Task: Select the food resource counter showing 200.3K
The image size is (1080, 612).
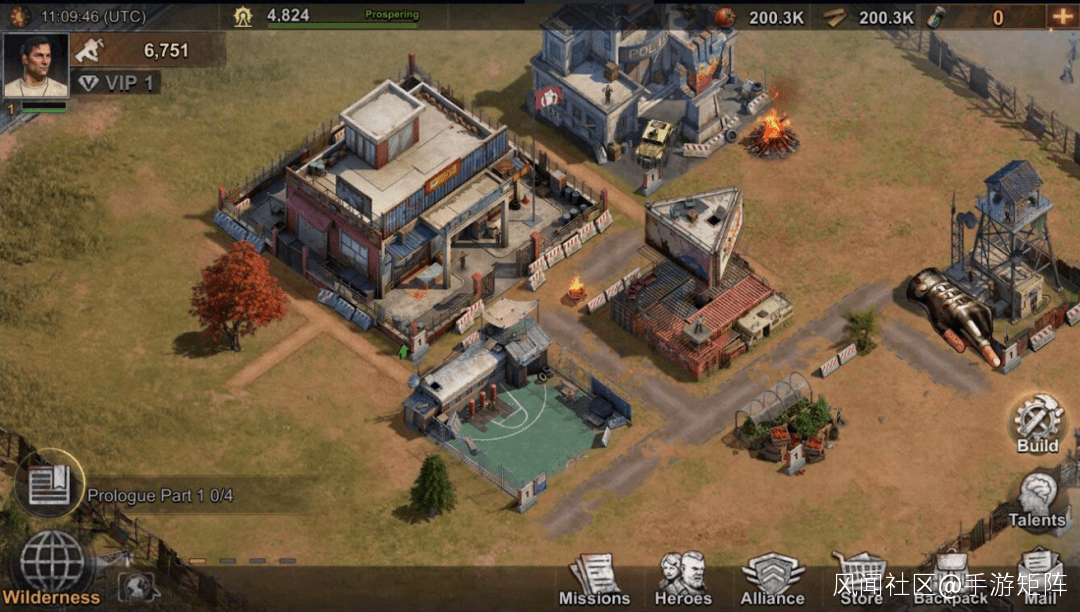Action: click(x=762, y=17)
